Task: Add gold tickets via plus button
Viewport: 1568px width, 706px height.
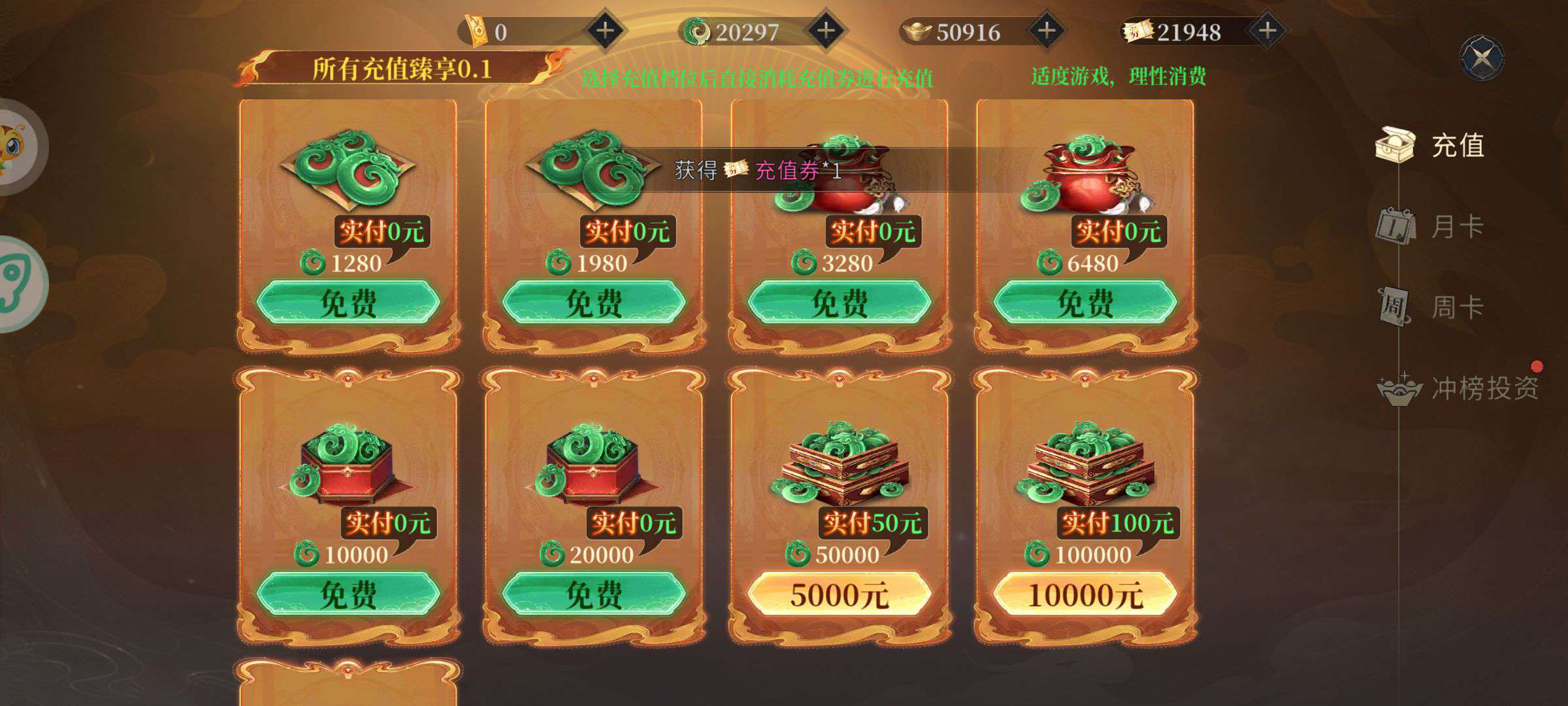Action: pos(606,31)
